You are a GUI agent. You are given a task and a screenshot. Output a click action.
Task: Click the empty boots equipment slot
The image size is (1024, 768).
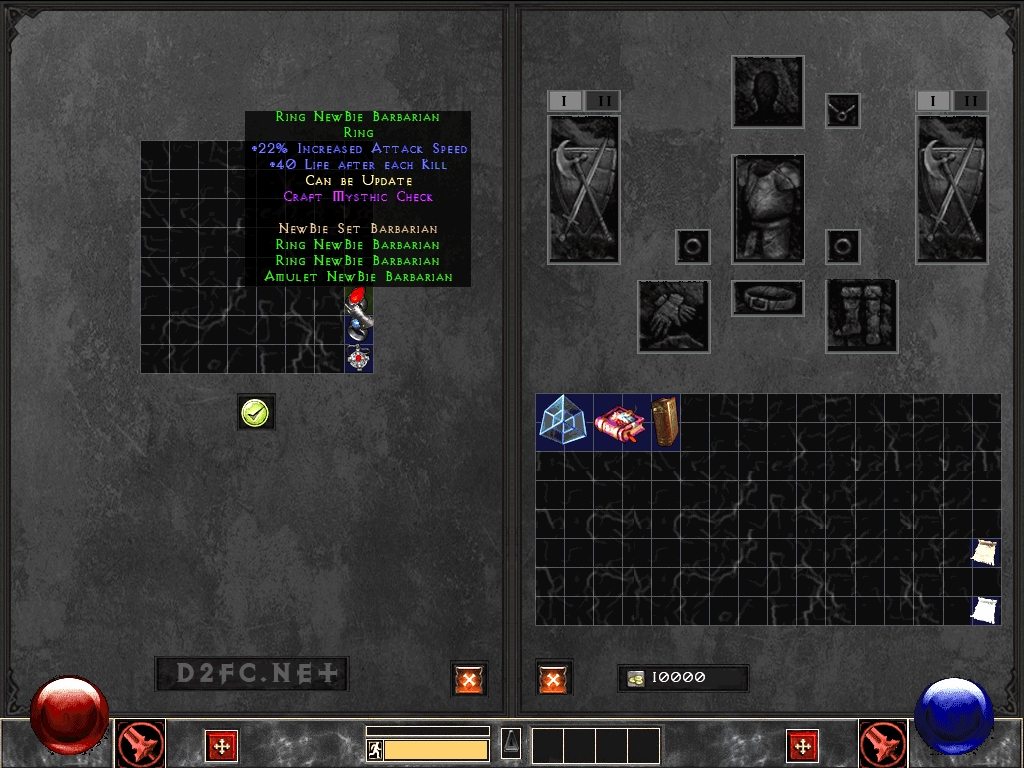tap(861, 316)
